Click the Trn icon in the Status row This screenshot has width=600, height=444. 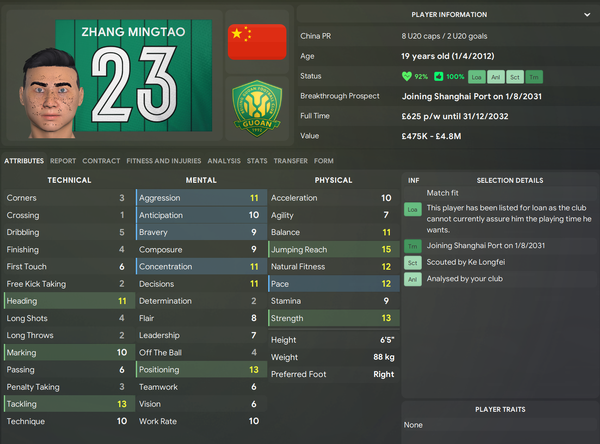[535, 76]
